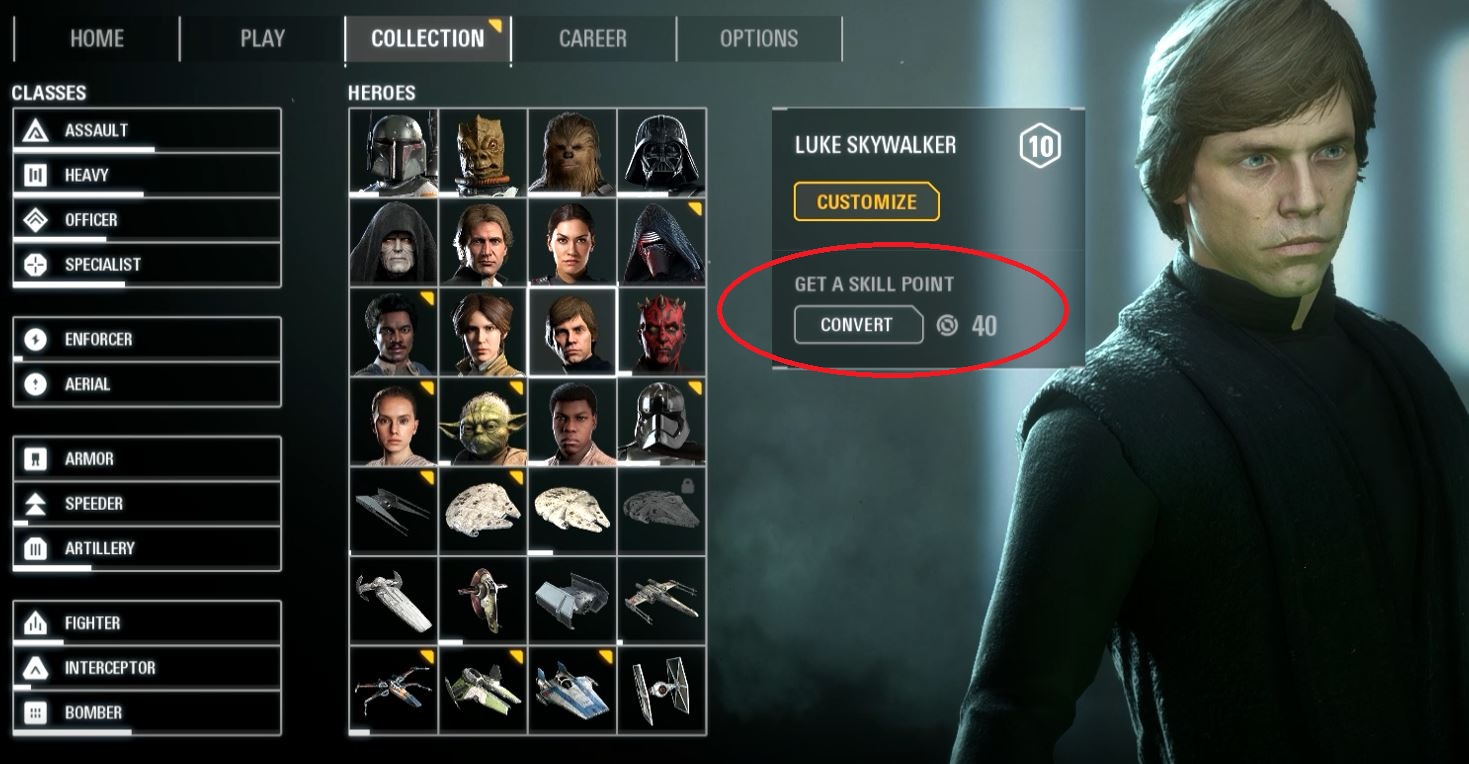1469x764 pixels.
Task: Open the Bomber class entry
Action: (146, 713)
